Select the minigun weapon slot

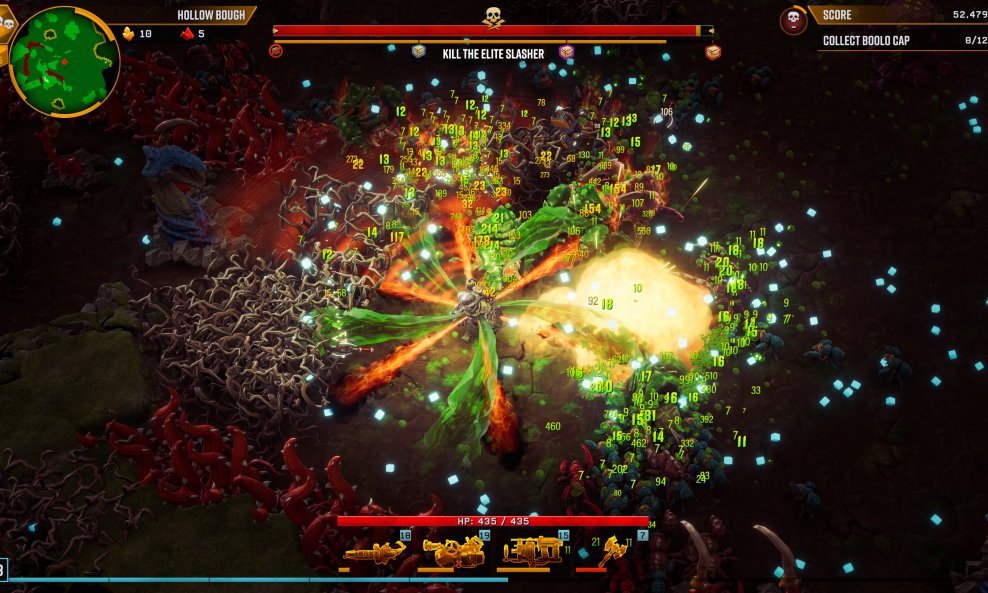tap(374, 551)
